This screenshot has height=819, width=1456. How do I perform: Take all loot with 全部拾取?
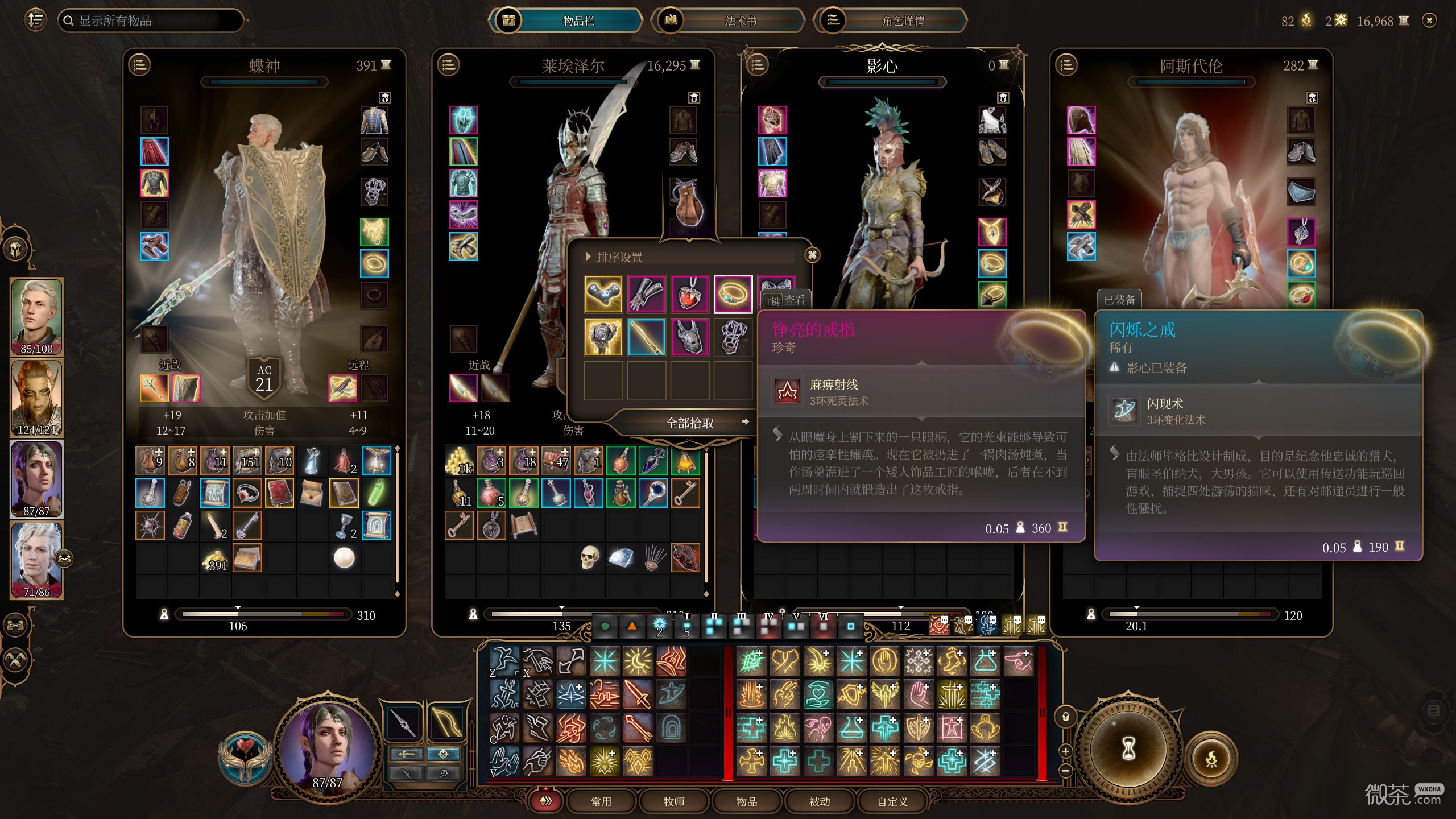coord(689,423)
